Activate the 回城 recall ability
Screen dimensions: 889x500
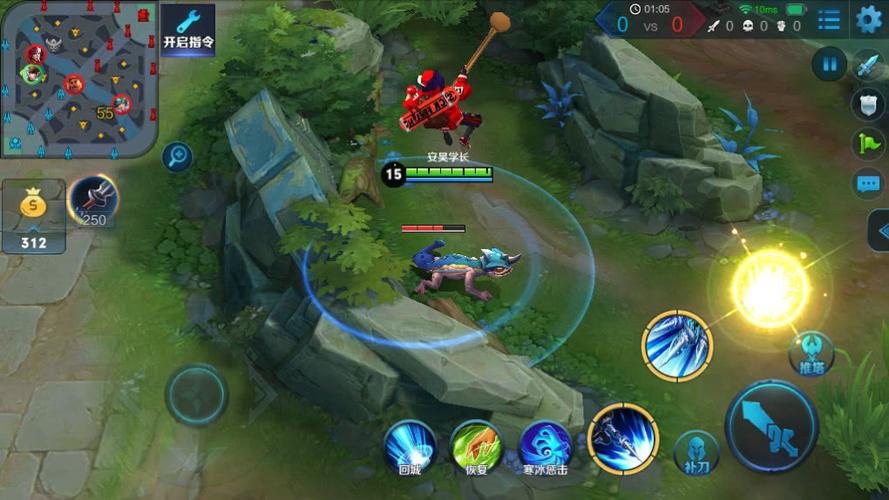click(410, 446)
